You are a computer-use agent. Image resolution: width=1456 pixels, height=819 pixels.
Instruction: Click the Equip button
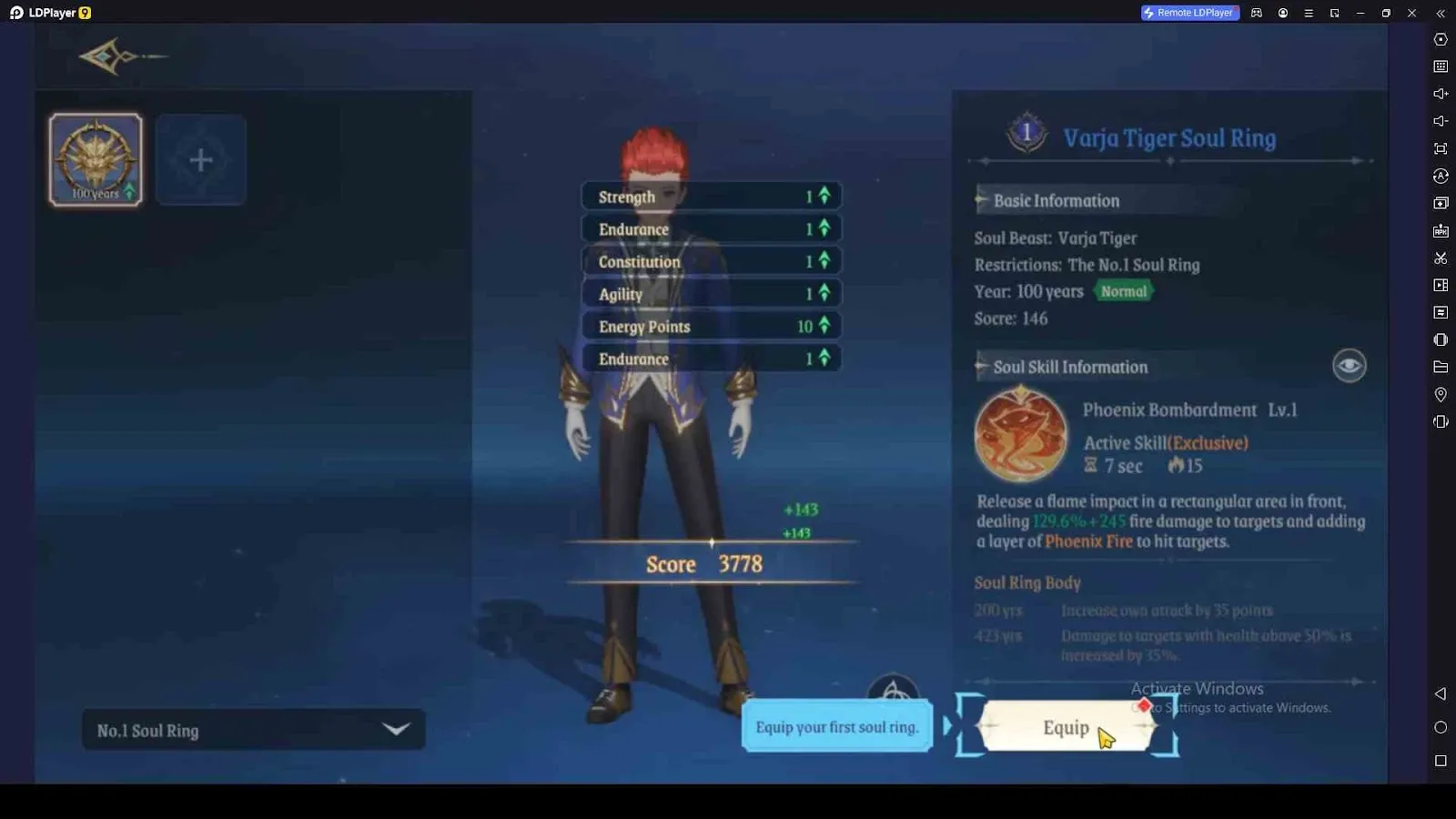1066,727
